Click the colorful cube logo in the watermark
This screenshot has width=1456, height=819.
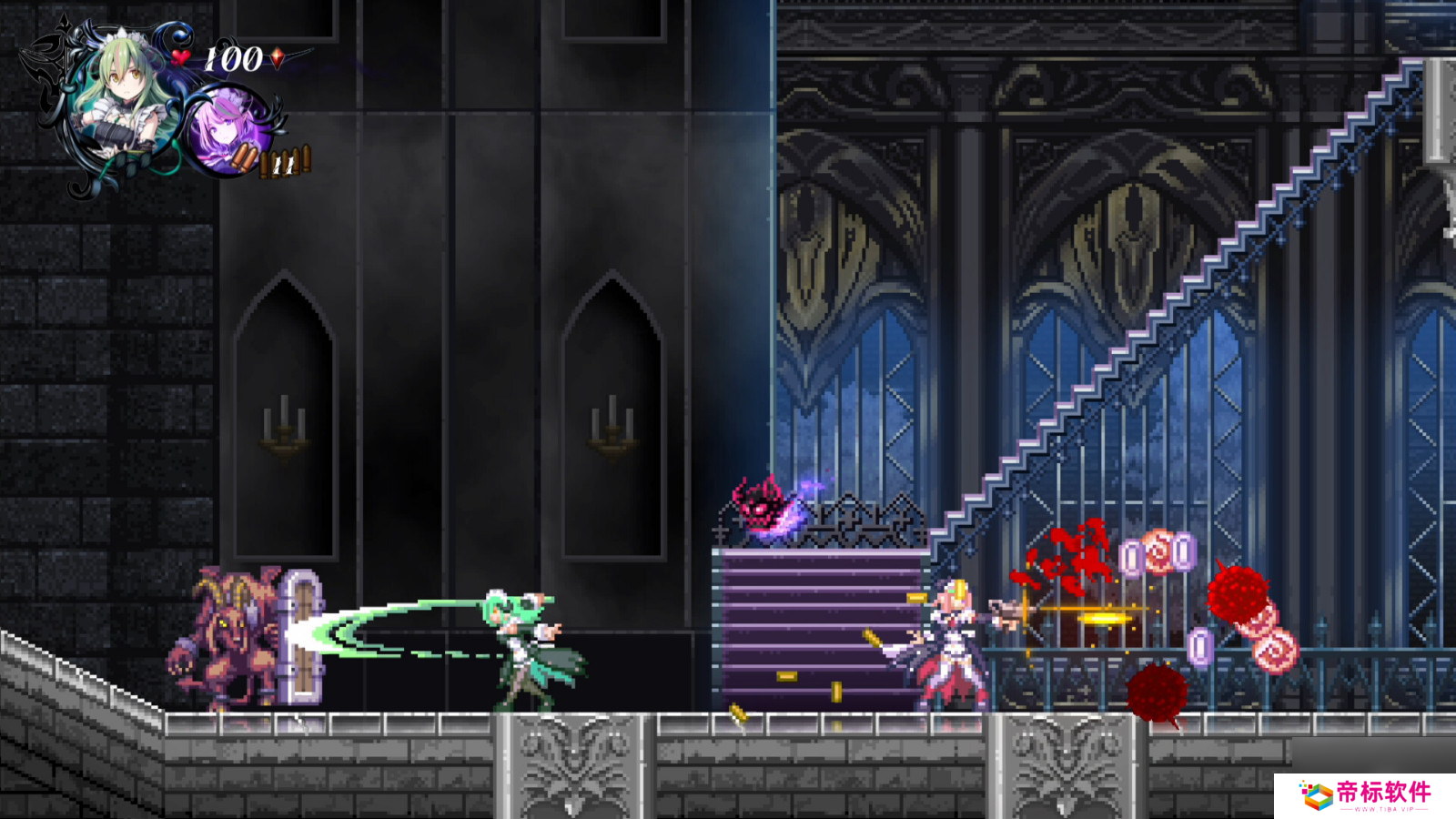click(1316, 795)
